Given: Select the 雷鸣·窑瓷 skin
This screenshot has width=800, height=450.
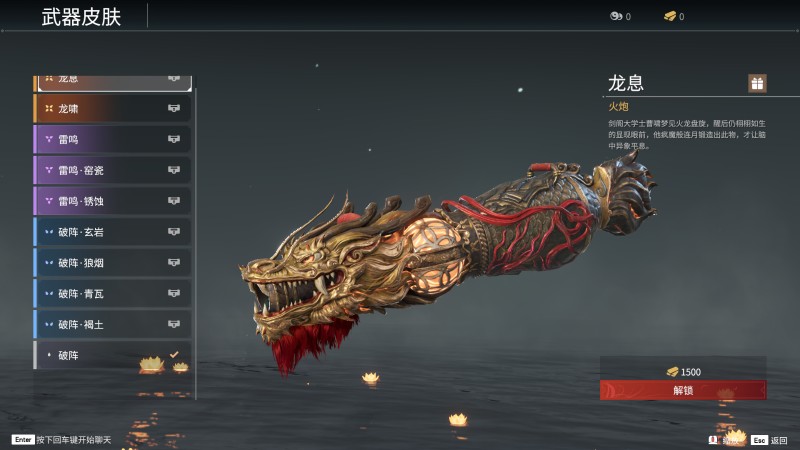Looking at the screenshot, I should click(x=112, y=170).
